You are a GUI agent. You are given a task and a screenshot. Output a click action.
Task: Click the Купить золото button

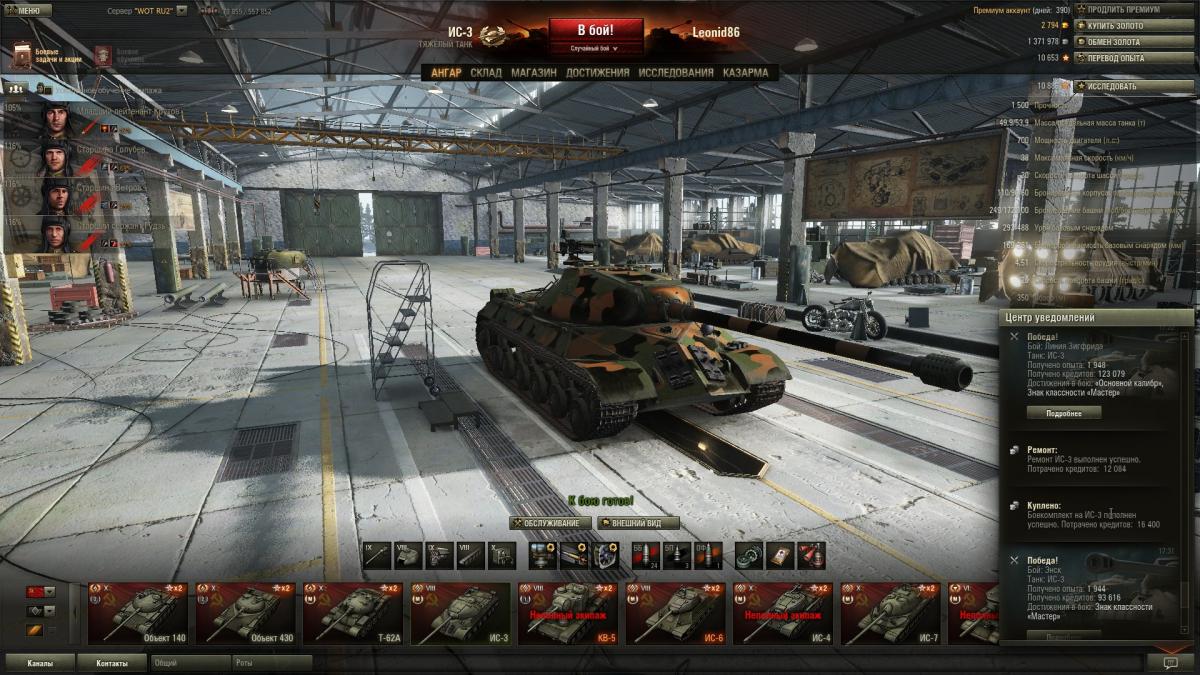[x=1120, y=25]
